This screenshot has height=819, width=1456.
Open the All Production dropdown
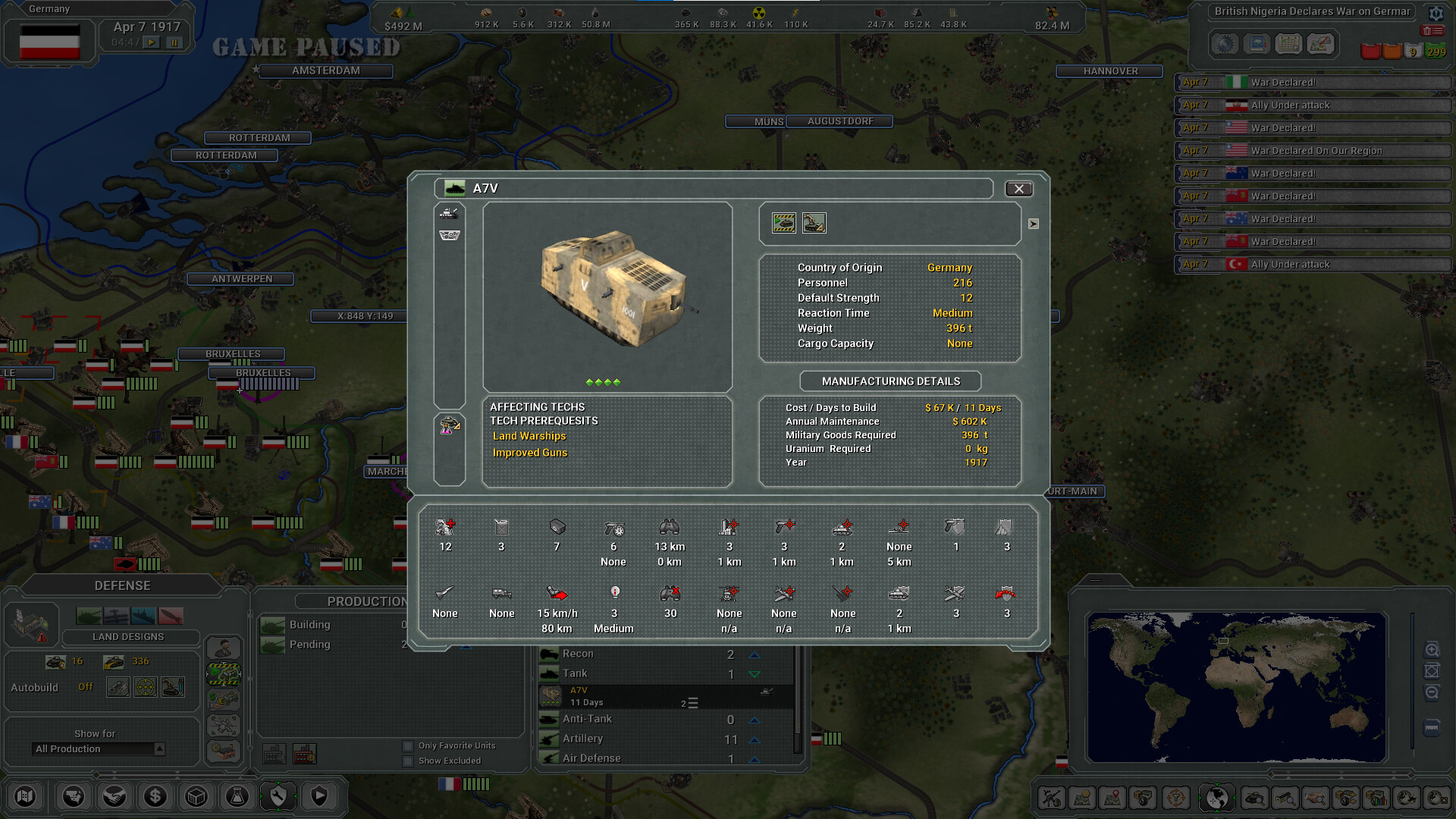[98, 748]
